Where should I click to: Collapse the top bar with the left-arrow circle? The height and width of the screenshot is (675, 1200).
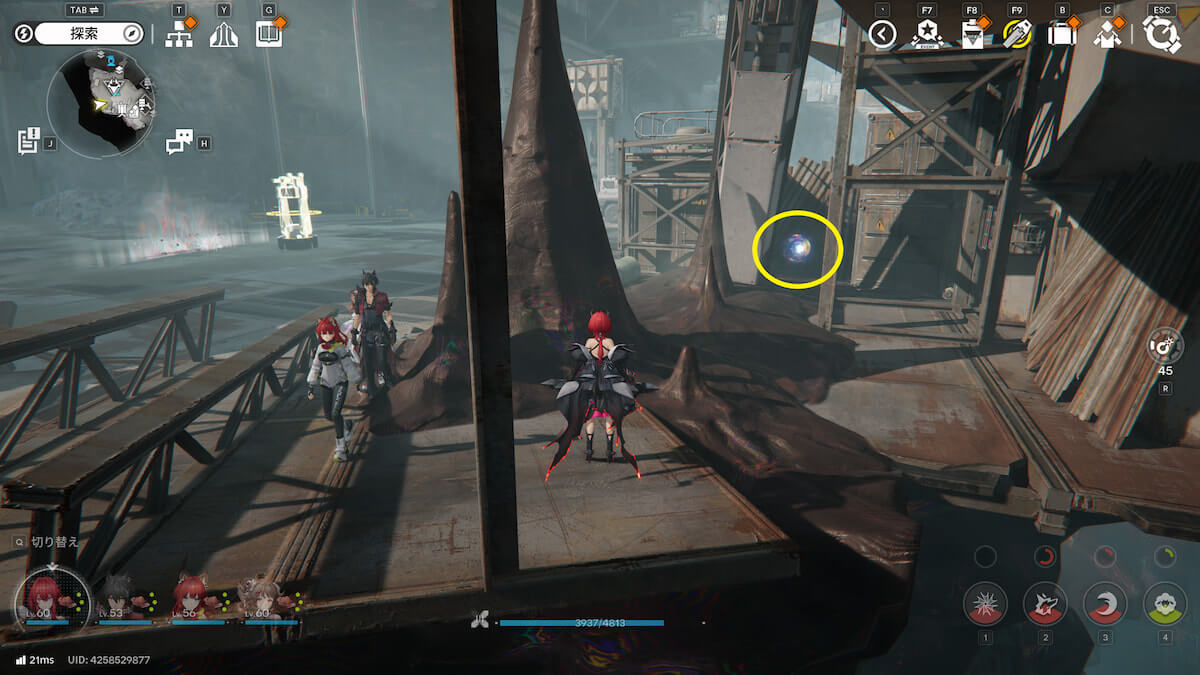click(x=881, y=35)
